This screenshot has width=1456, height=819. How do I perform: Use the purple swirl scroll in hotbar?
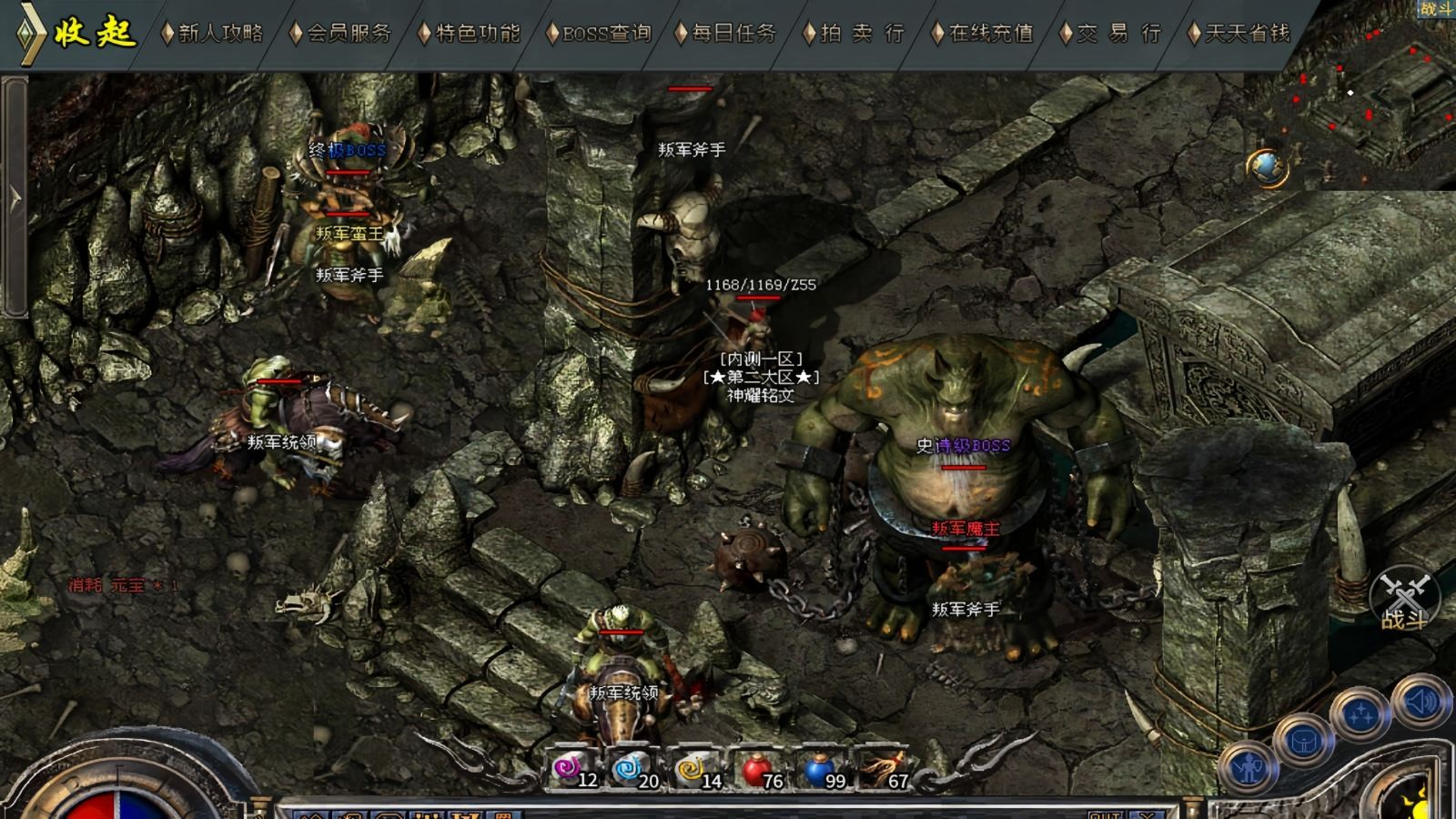pos(571,770)
